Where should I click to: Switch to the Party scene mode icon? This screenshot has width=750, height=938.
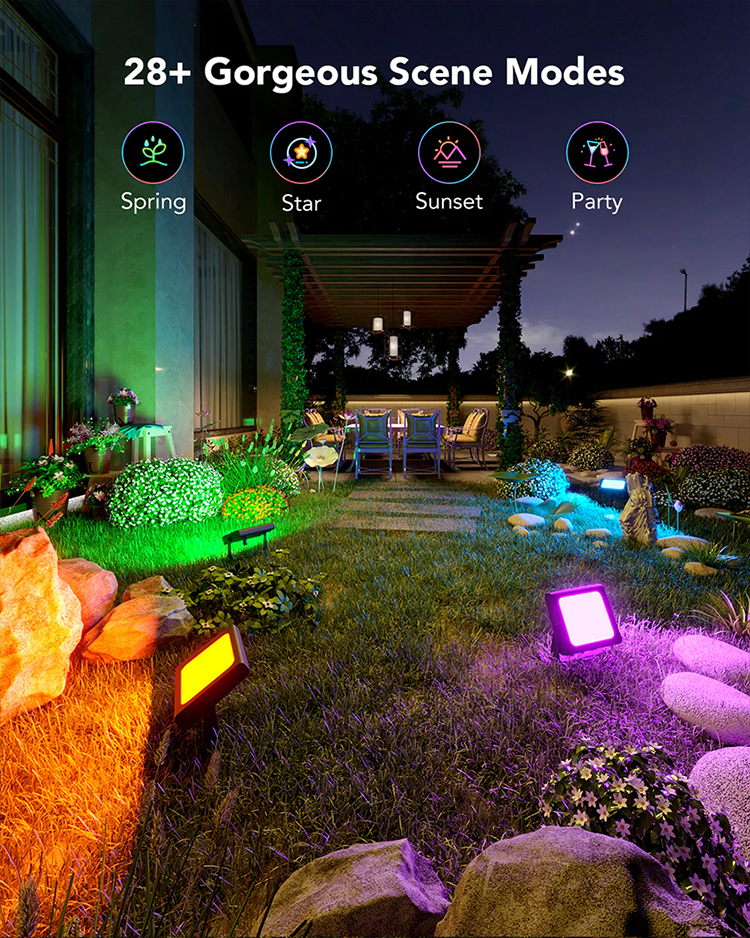pos(597,153)
